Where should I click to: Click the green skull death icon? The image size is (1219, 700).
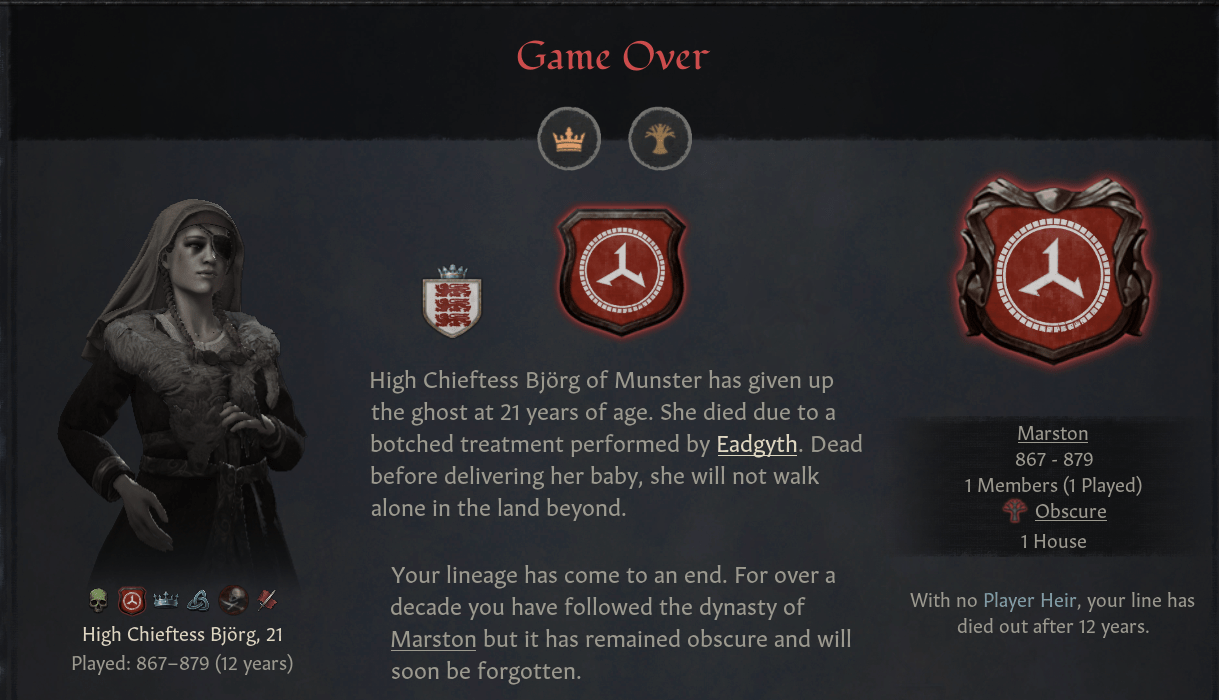coord(98,600)
